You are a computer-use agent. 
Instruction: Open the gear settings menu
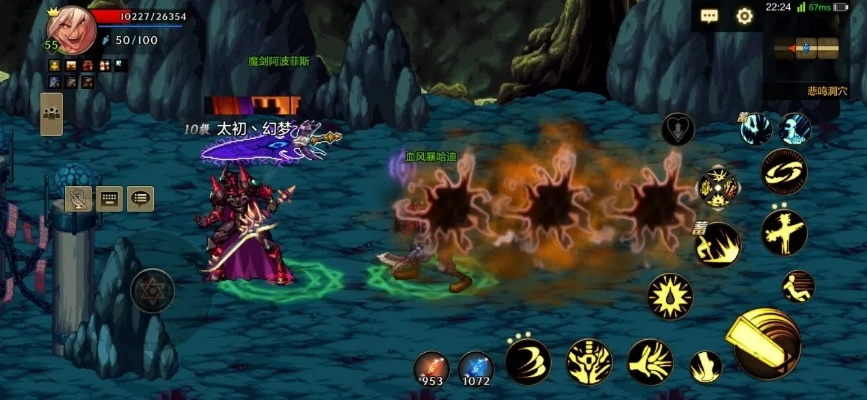(x=744, y=16)
